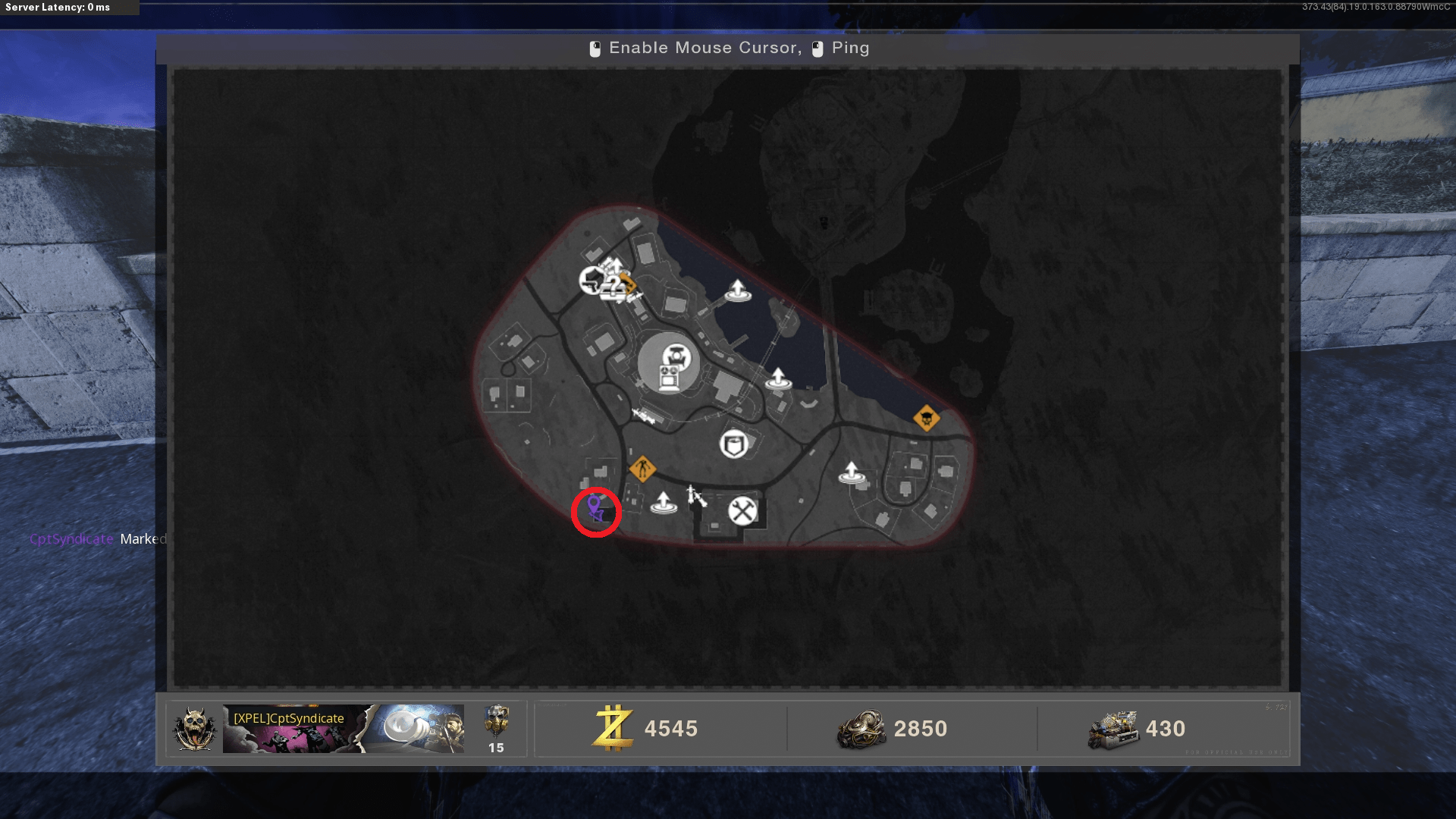Select the crossed wrench and hammer crafting marker
1456x819 pixels.
point(742,511)
